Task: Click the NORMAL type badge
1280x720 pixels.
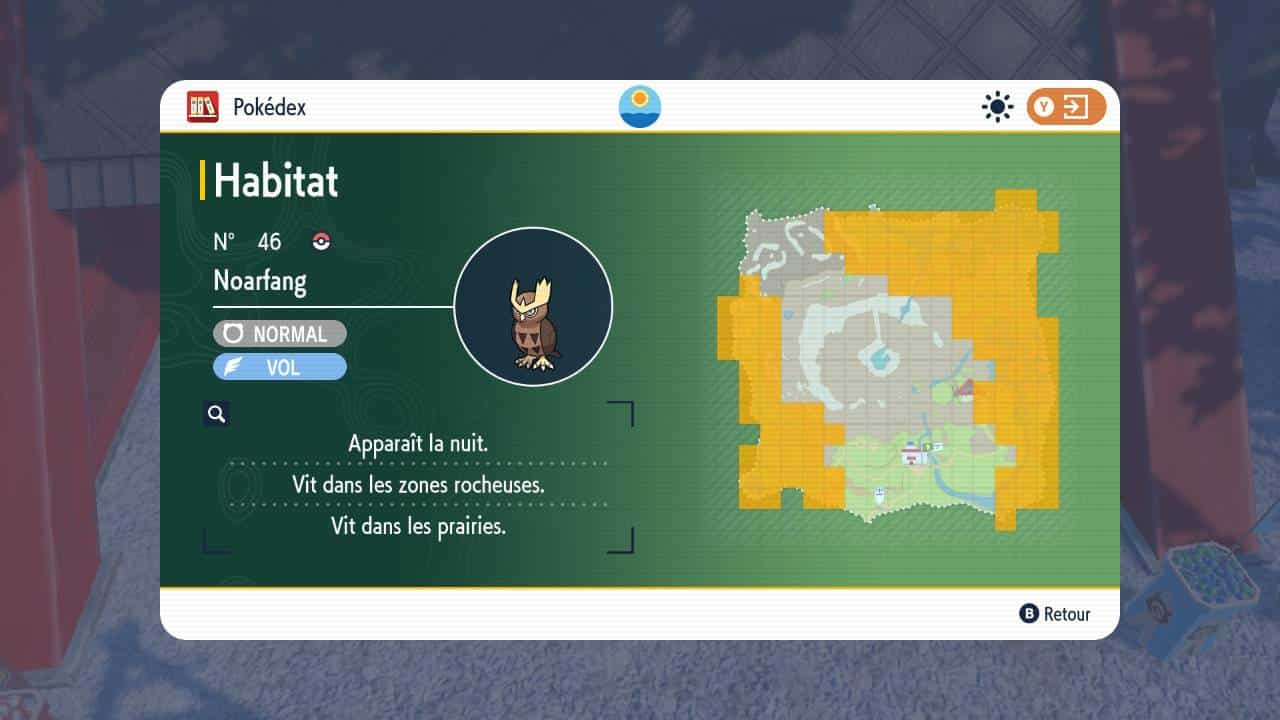Action: point(280,334)
